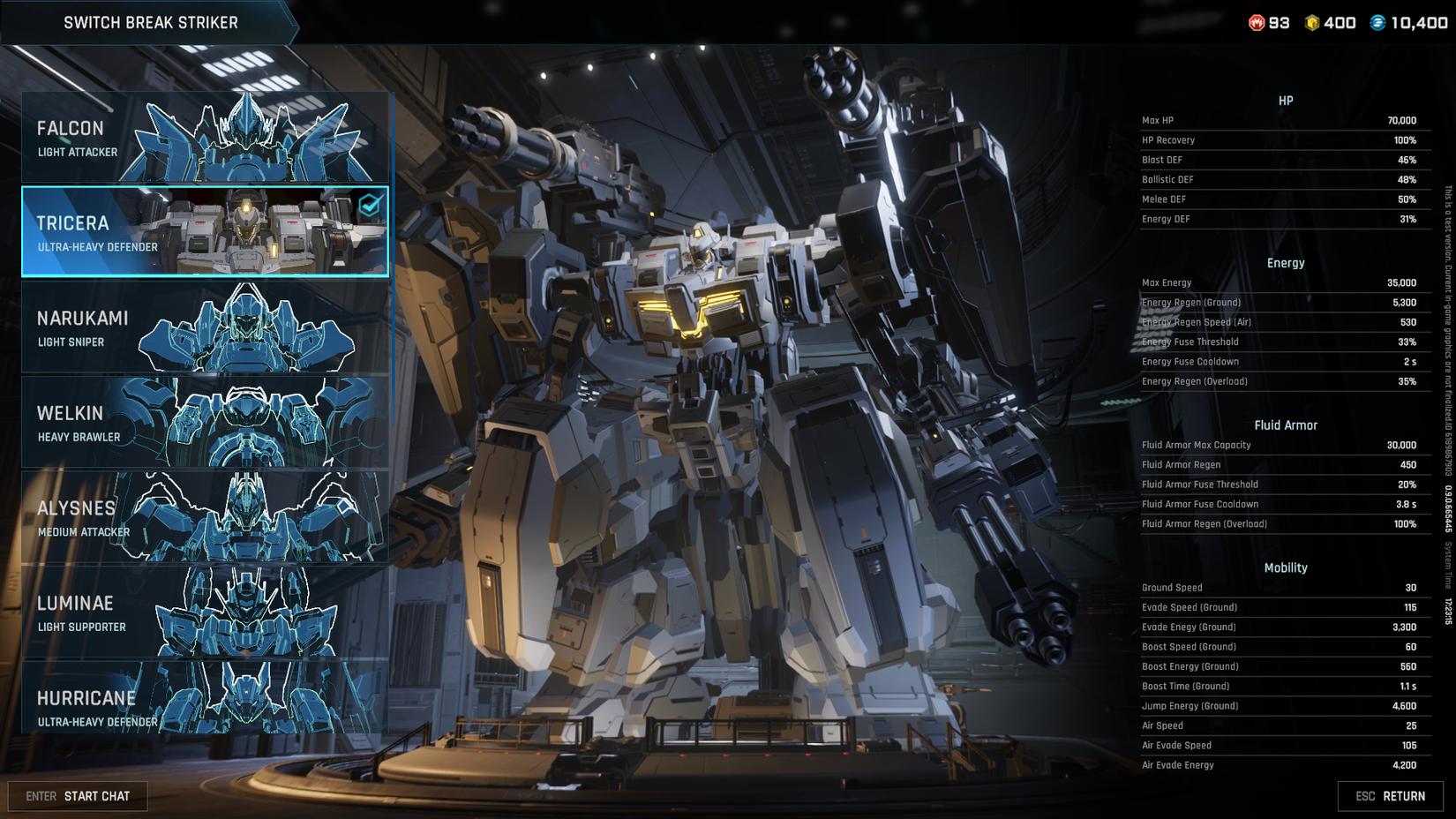Select the Luminae Light Supporter striker
This screenshot has width=1456, height=819.
click(x=203, y=612)
